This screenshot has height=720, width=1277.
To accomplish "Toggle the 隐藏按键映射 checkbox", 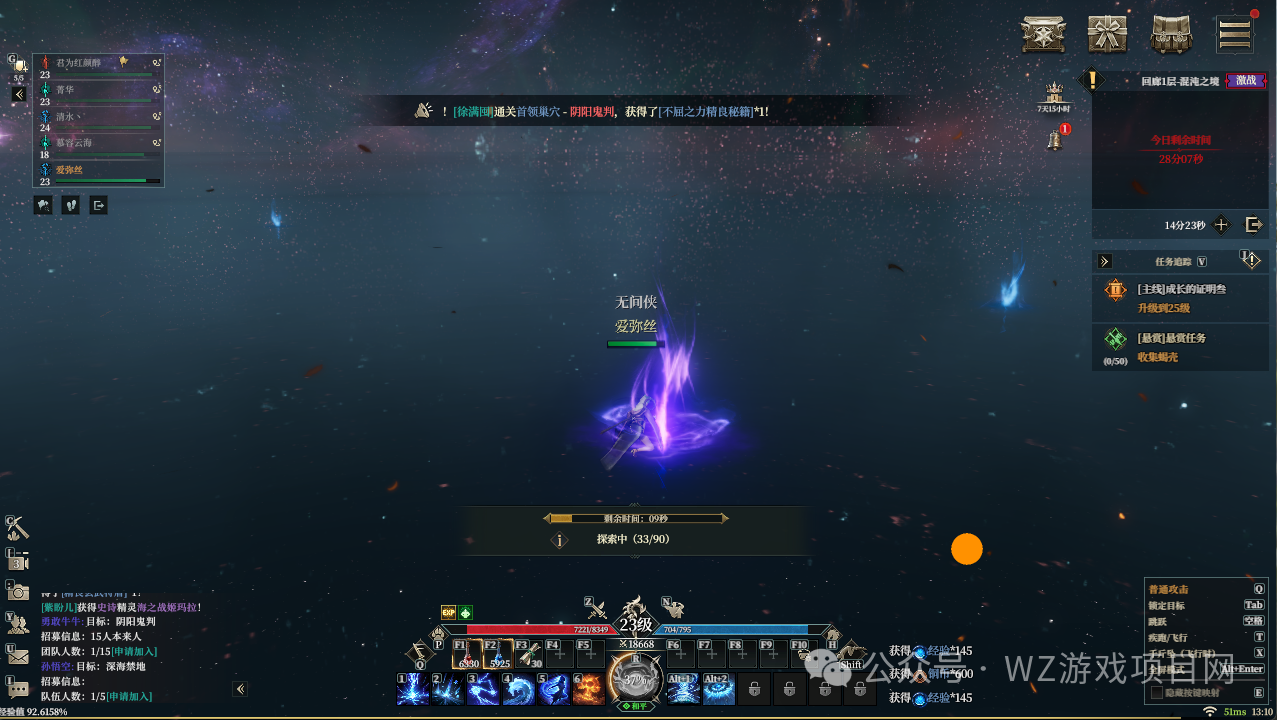I will click(1157, 692).
